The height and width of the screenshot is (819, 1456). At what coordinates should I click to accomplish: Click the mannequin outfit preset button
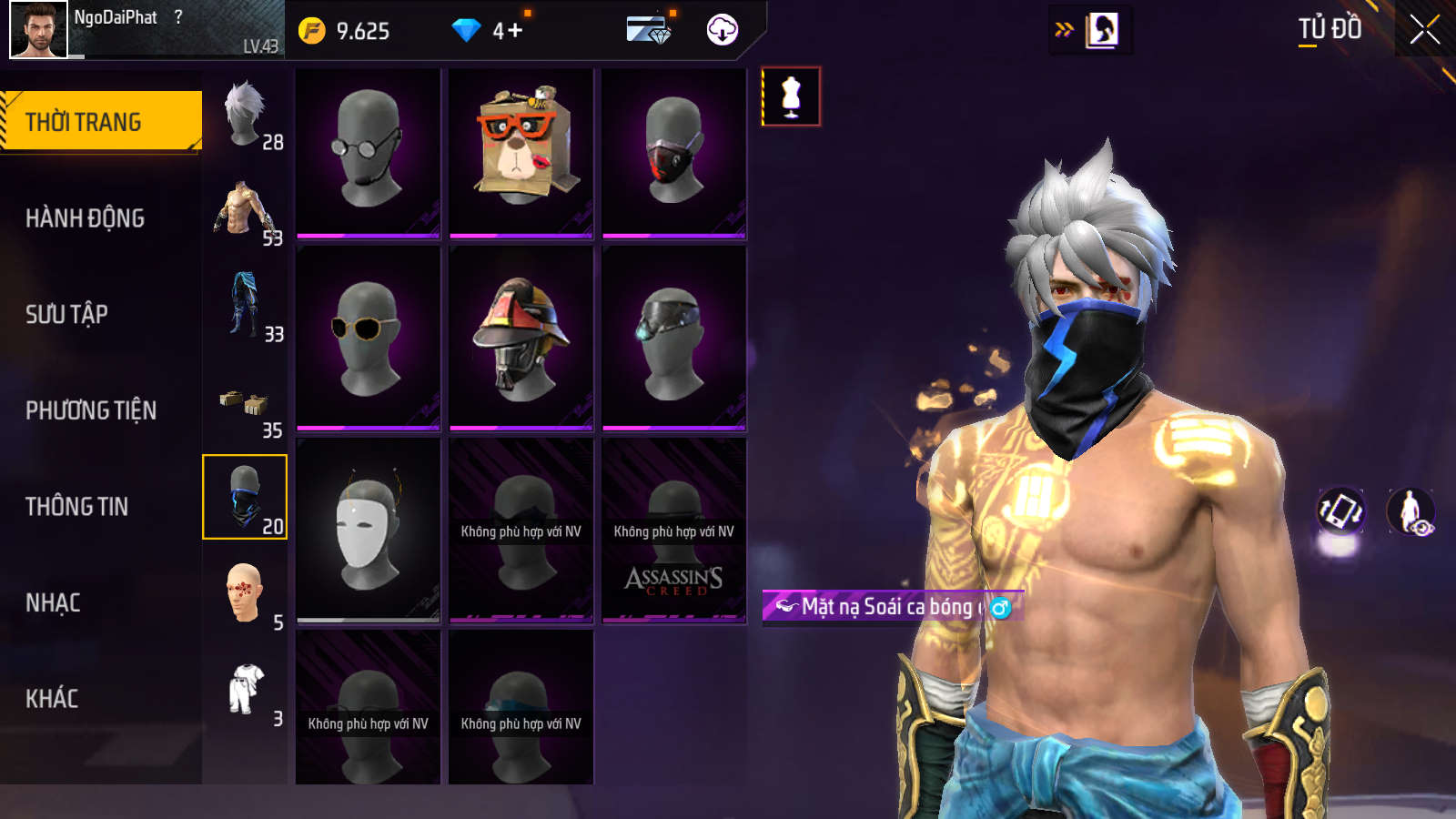click(791, 96)
